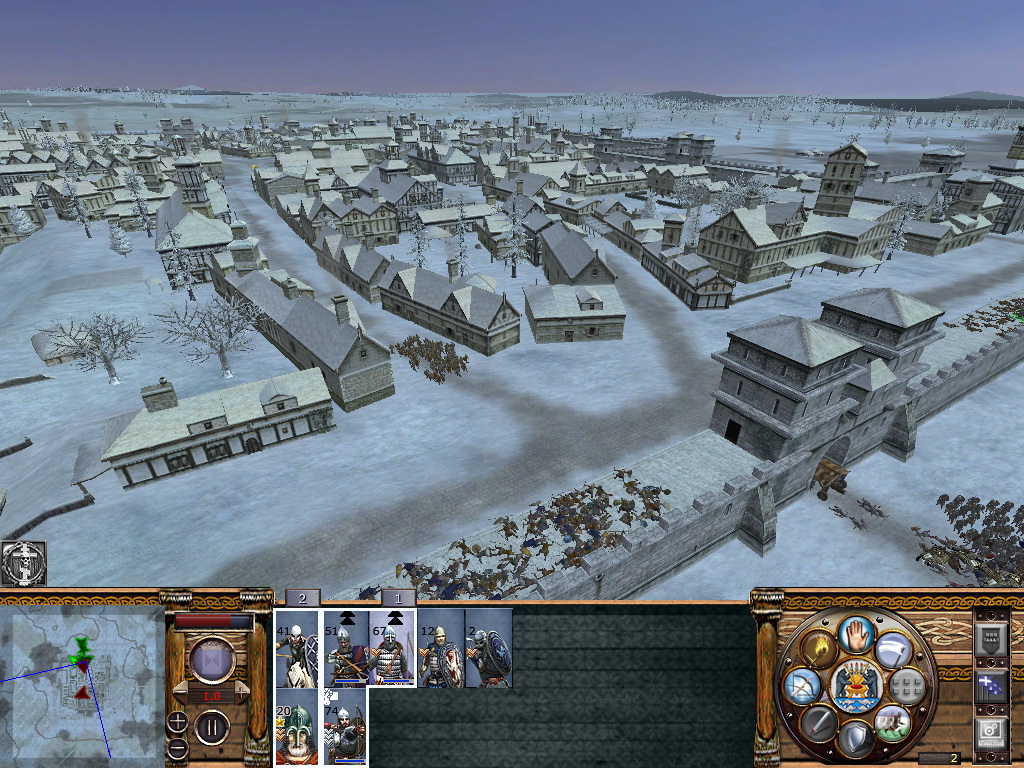1024x768 pixels.
Task: Zoom in the minimap with plus button
Action: (177, 720)
